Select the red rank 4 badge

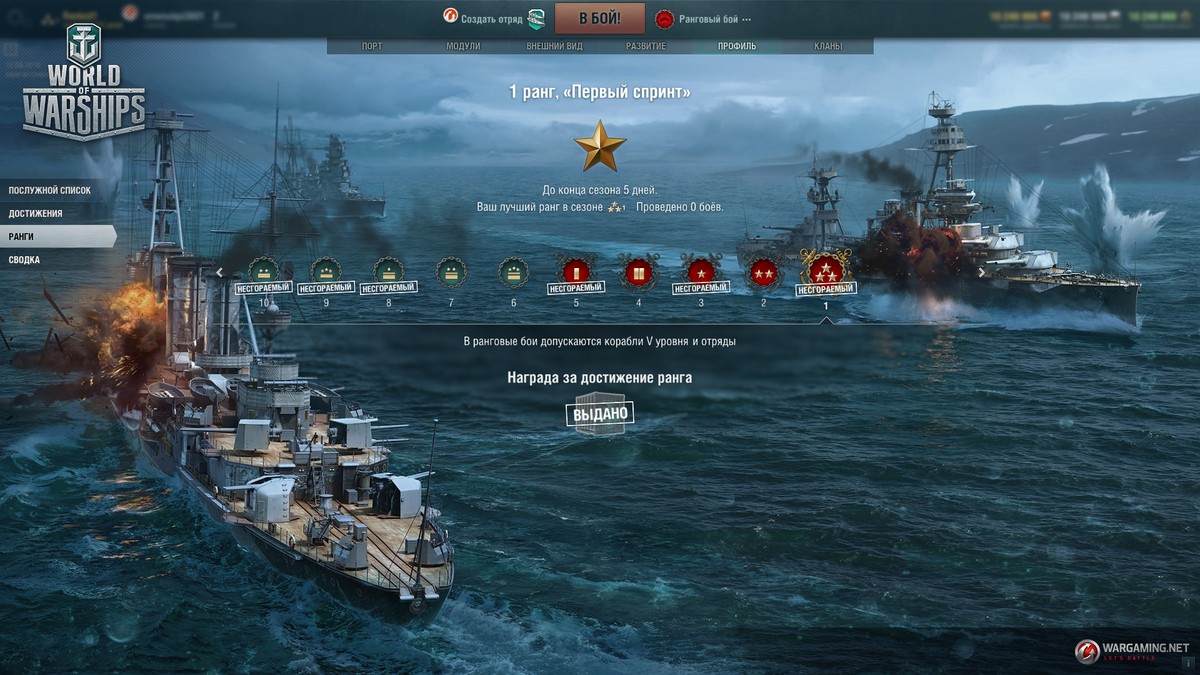(x=638, y=271)
